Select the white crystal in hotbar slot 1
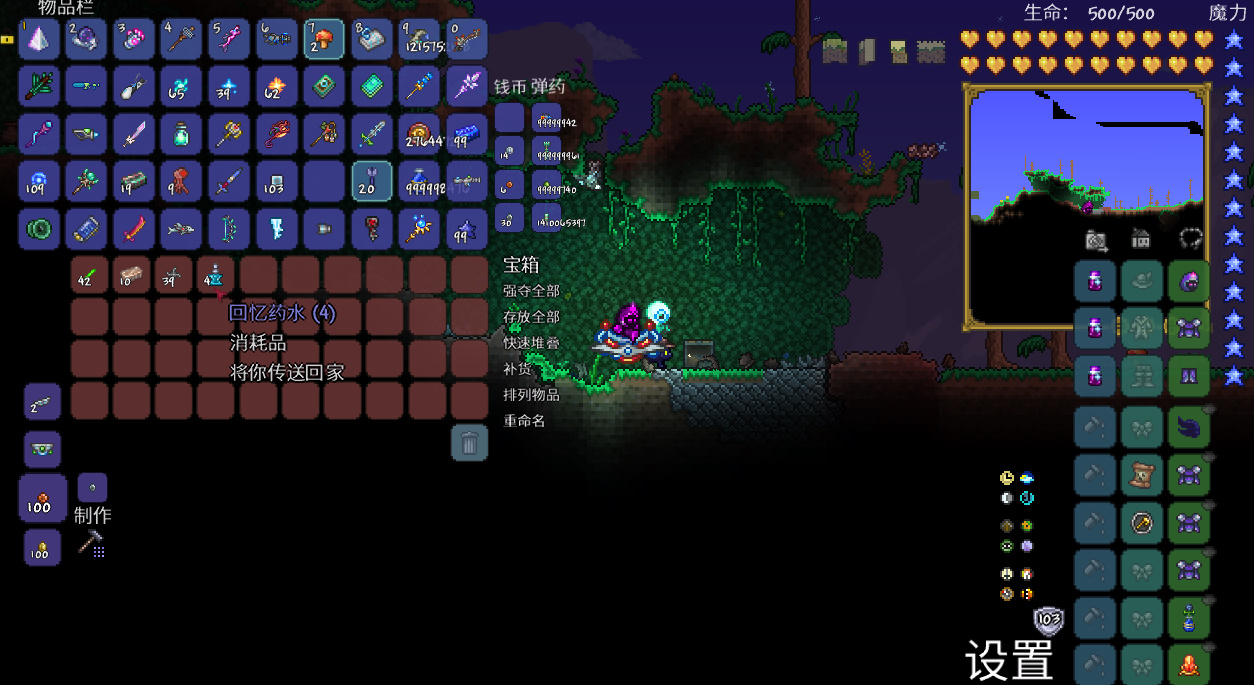This screenshot has height=685, width=1254. tap(38, 39)
